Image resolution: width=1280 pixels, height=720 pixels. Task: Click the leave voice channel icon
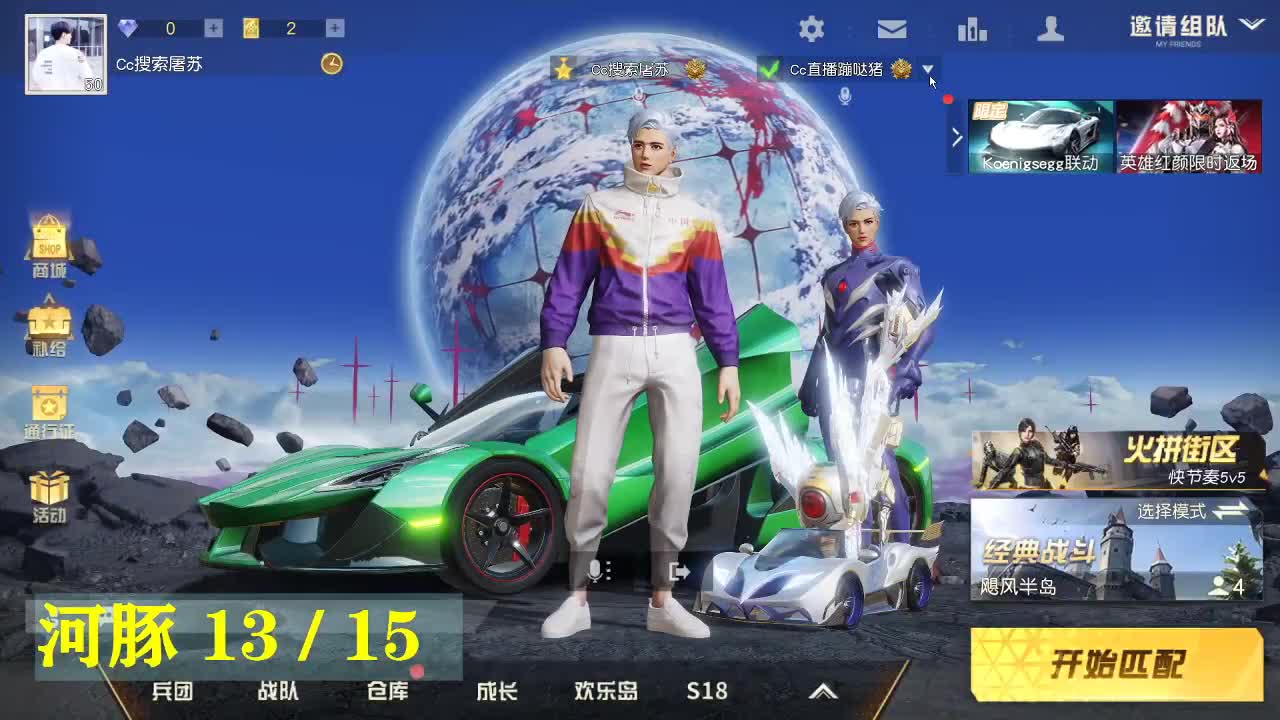click(678, 571)
